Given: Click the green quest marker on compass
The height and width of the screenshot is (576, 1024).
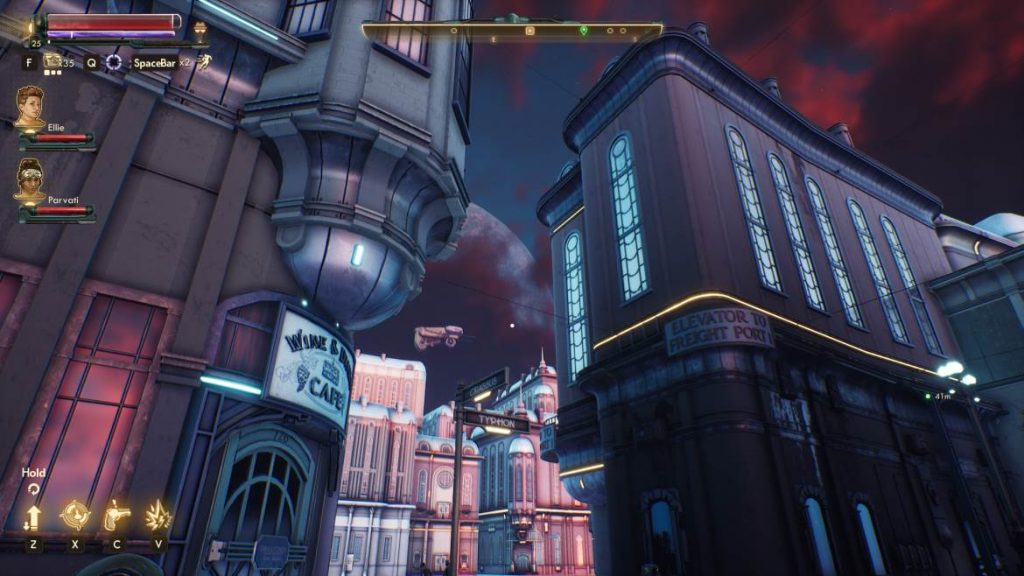Looking at the screenshot, I should tap(584, 31).
